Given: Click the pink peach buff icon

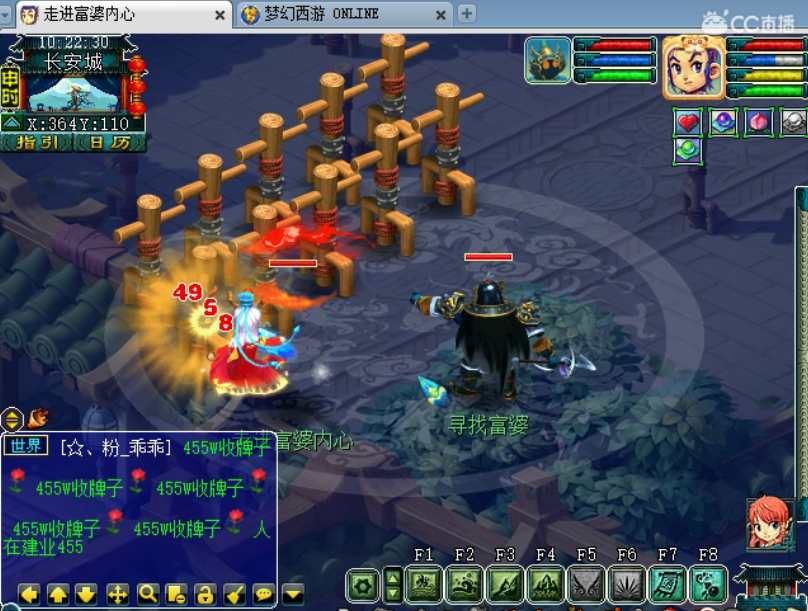Looking at the screenshot, I should [758, 122].
